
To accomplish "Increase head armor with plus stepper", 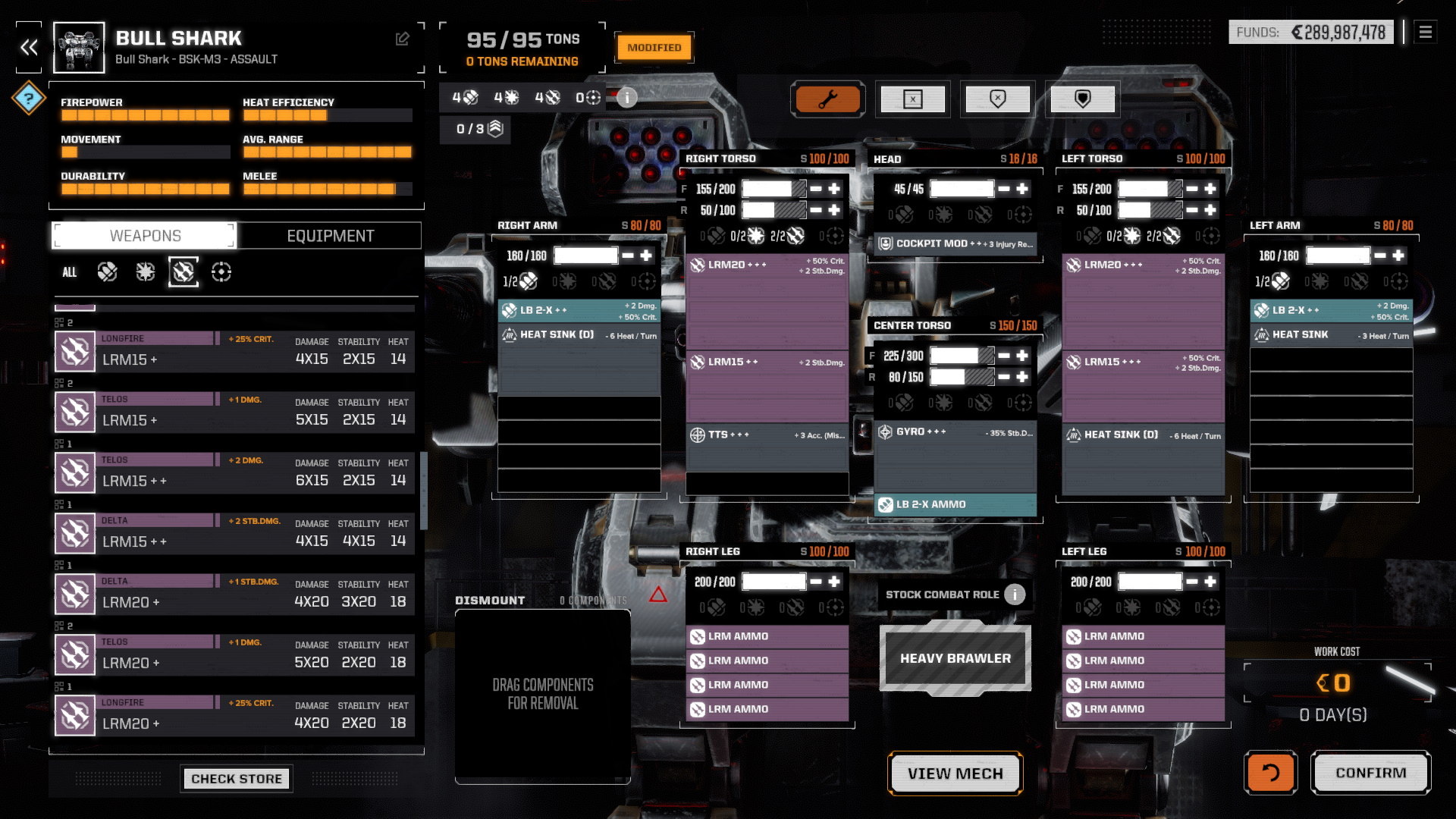I will pos(1022,188).
